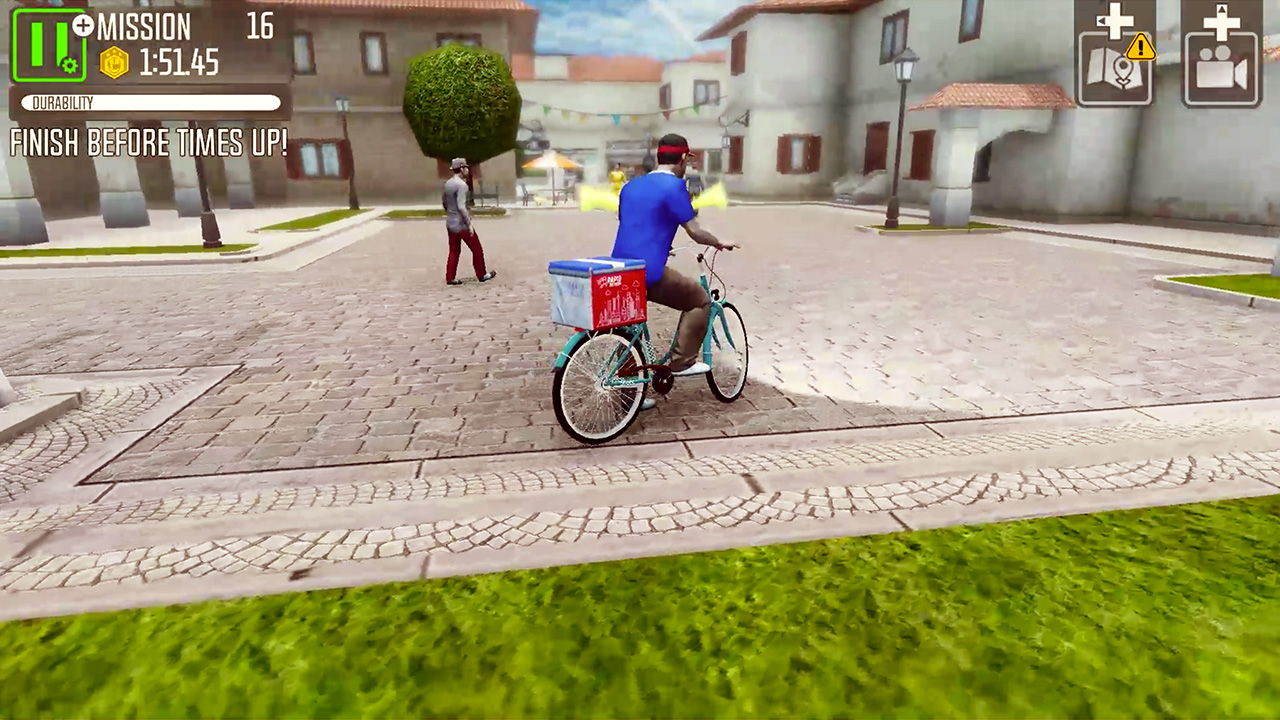Tap the up arrow on the camera plus
Viewport: 1280px width, 720px height.
tap(1221, 9)
